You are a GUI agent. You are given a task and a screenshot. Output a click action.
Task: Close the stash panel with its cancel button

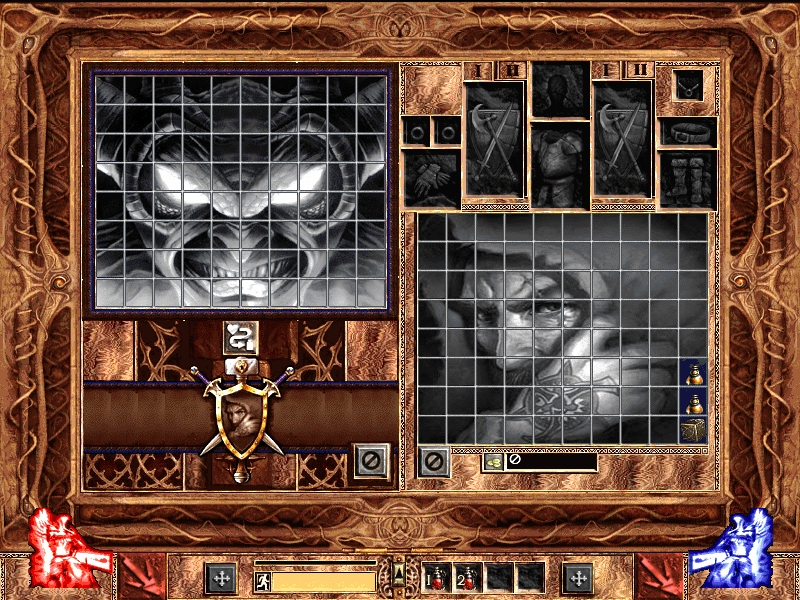370,460
